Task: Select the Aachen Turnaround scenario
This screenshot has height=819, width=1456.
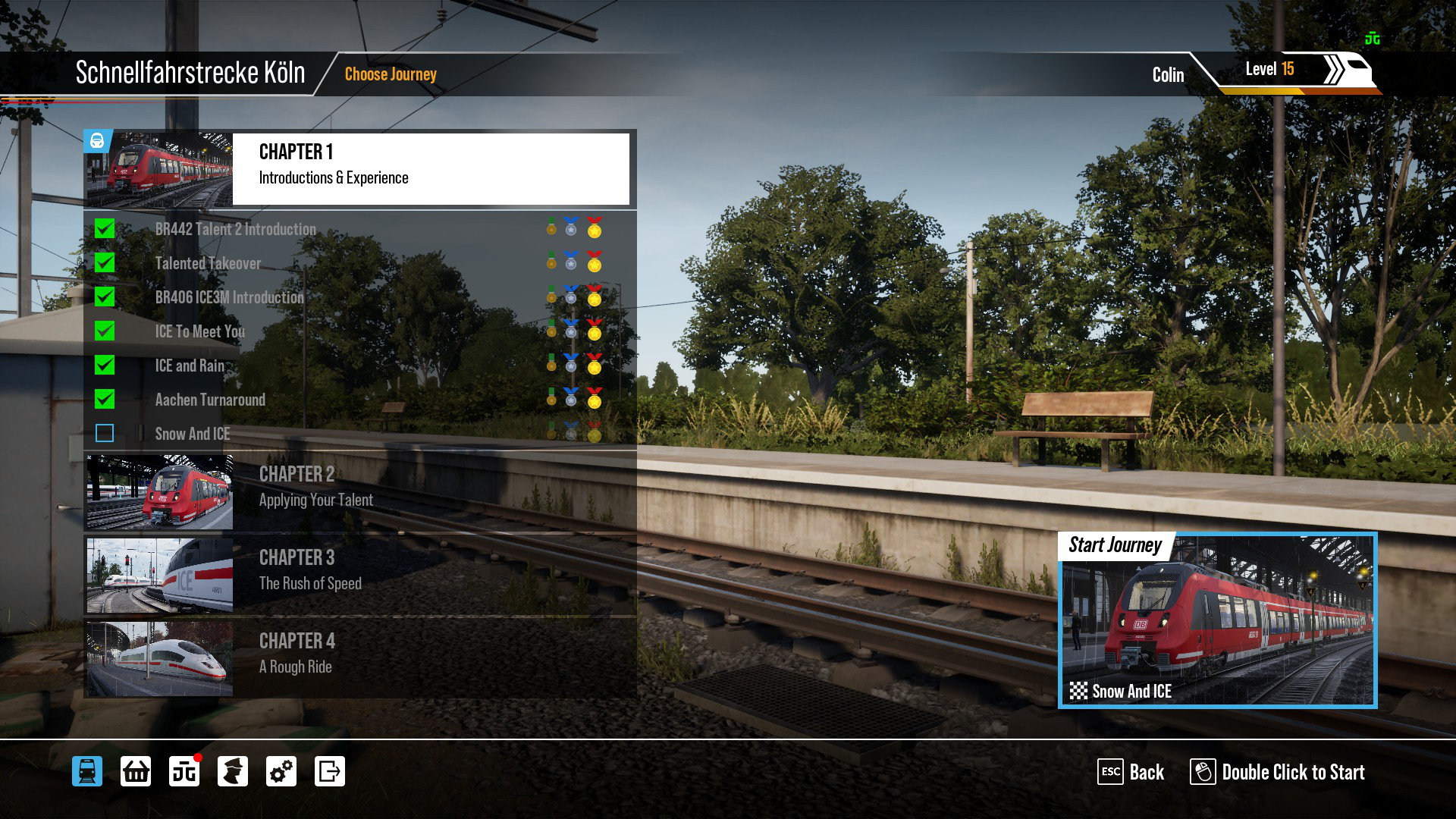Action: click(x=210, y=400)
